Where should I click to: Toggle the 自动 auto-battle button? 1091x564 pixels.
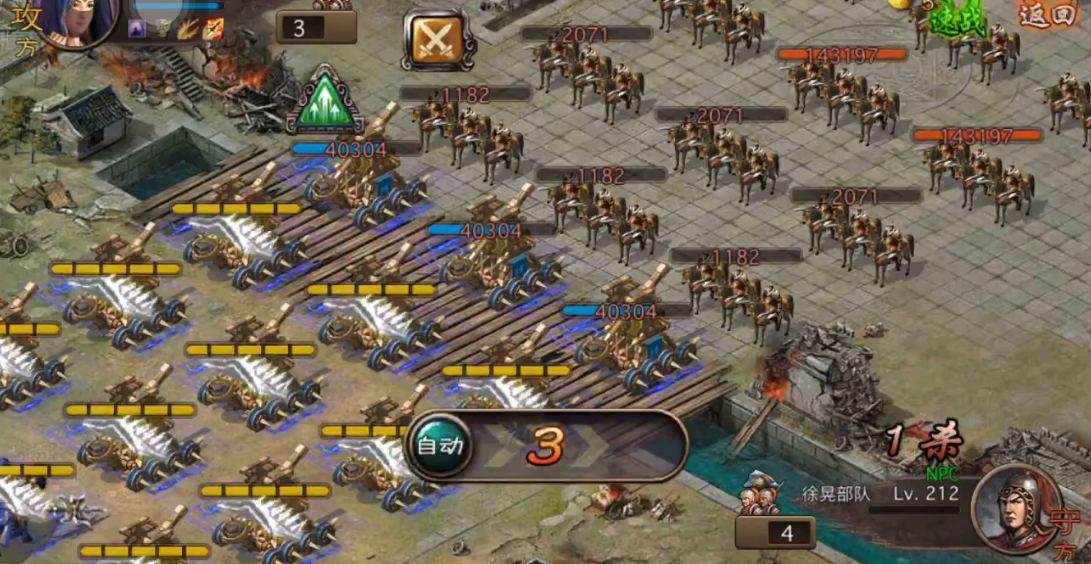pyautogui.click(x=439, y=446)
